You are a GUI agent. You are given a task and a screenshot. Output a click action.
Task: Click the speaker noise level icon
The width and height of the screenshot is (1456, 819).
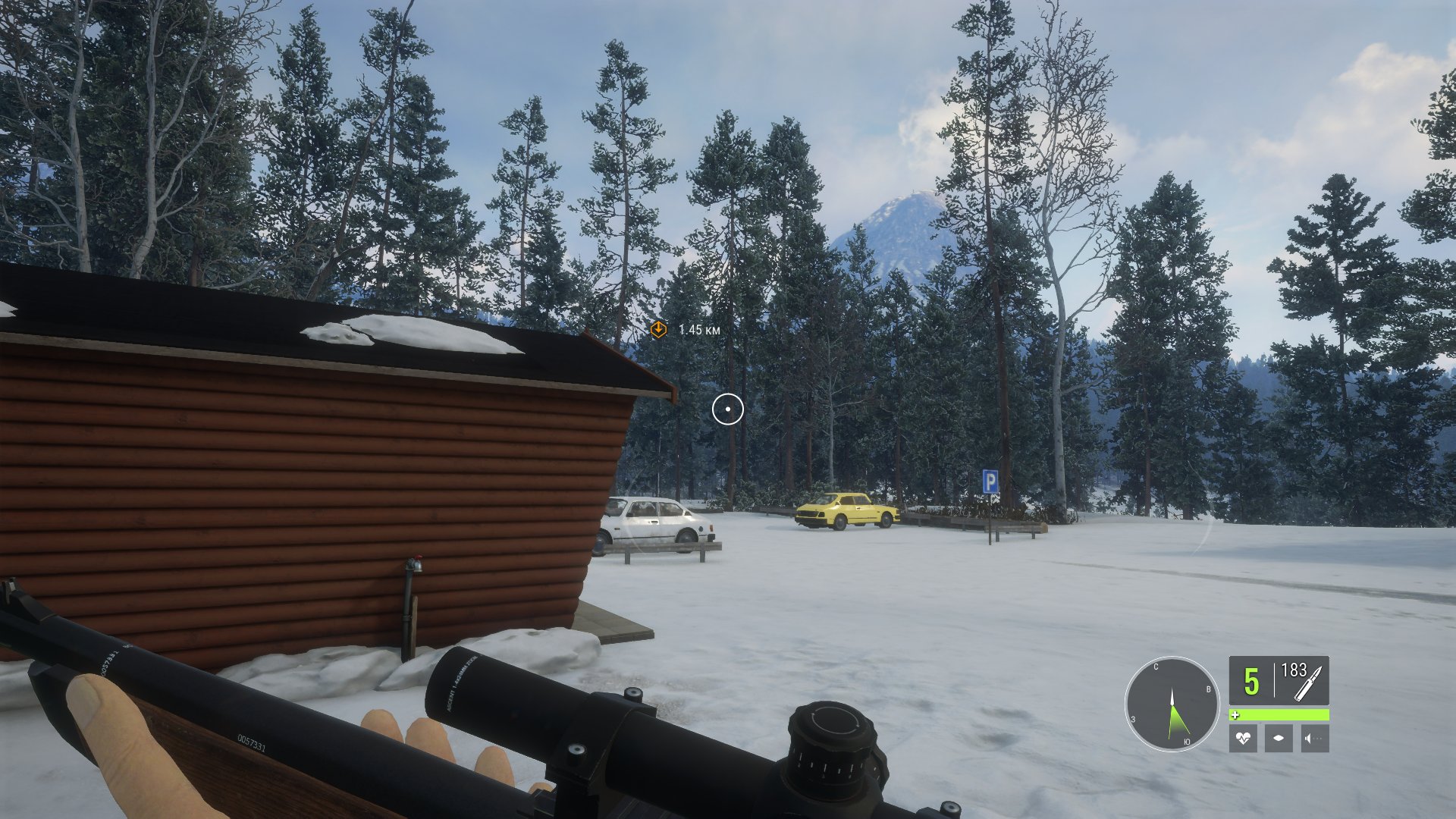pos(1314,738)
